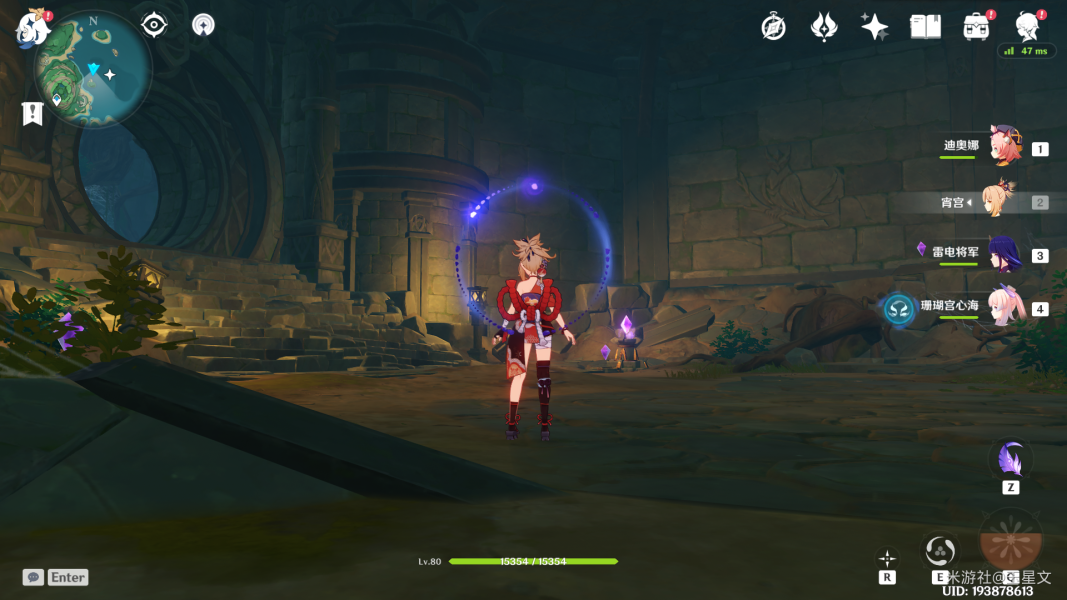Unleash the orange elemental burst
Image resolution: width=1067 pixels, height=600 pixels.
[1010, 541]
